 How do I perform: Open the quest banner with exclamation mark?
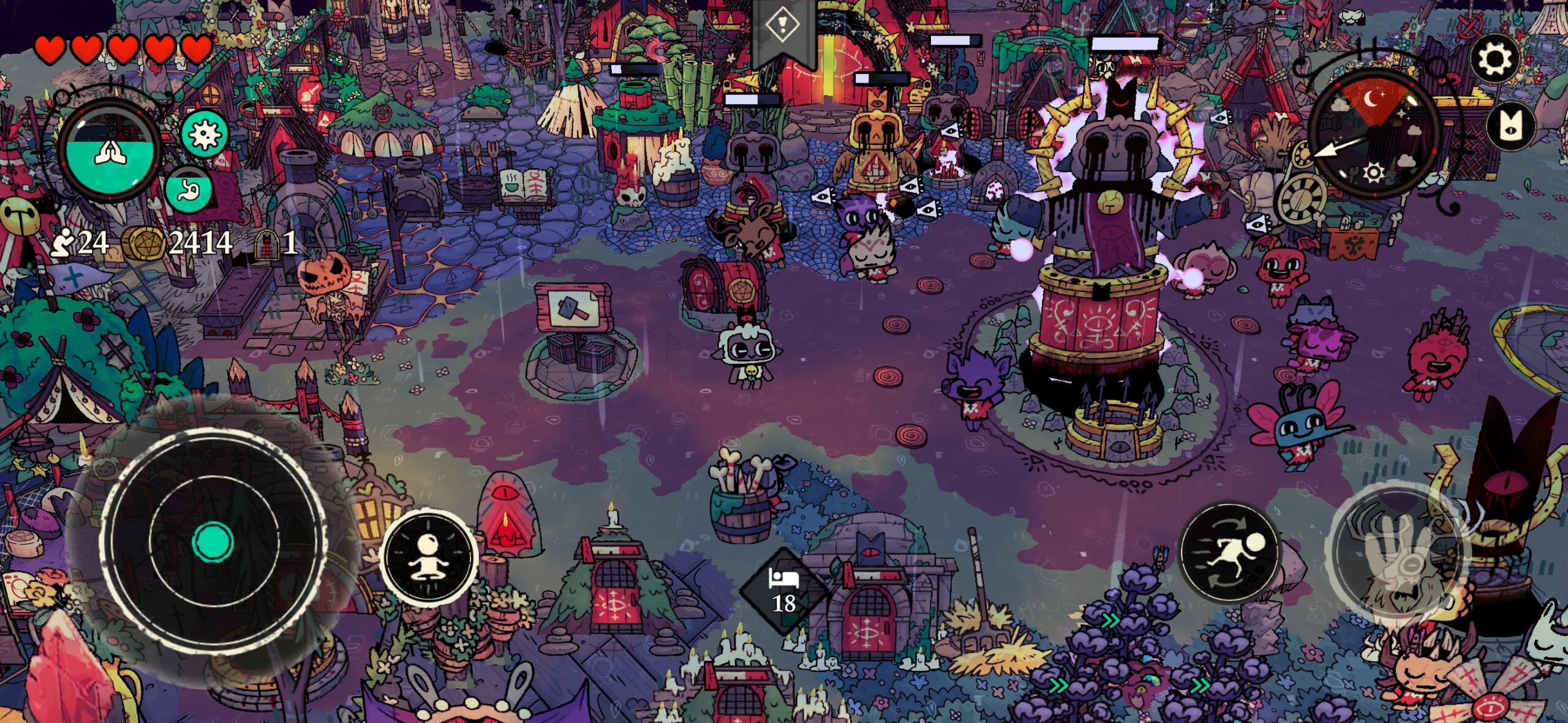click(783, 28)
